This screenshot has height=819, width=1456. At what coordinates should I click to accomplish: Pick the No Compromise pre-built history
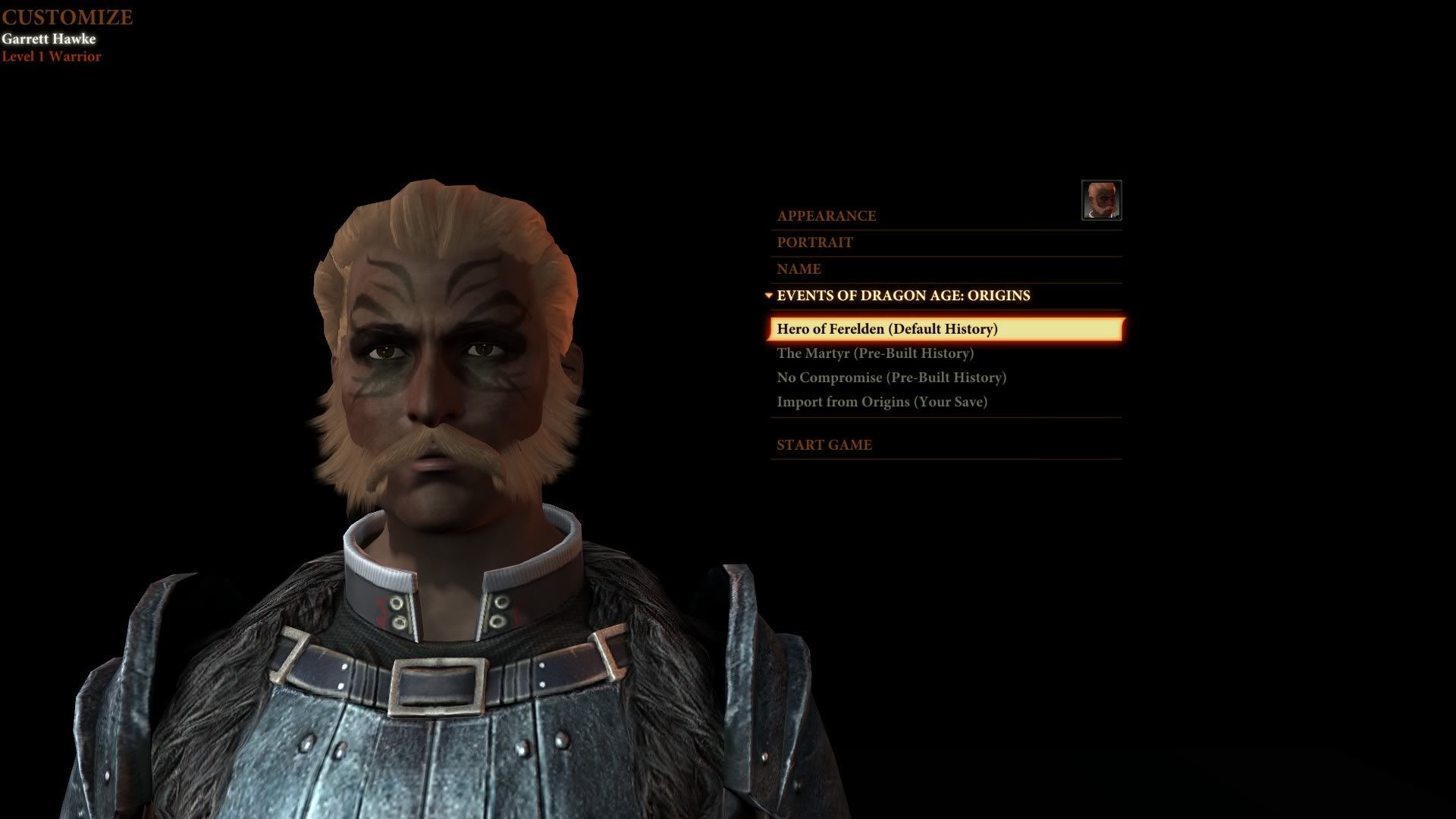[x=891, y=378]
